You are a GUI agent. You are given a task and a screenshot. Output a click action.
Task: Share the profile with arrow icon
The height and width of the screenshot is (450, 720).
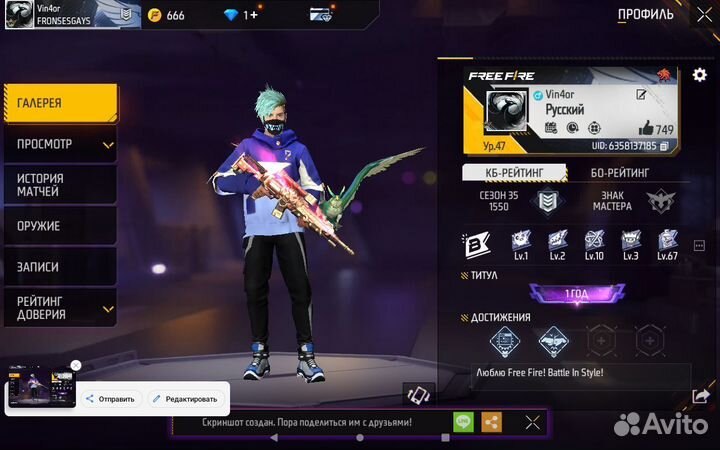(x=701, y=397)
